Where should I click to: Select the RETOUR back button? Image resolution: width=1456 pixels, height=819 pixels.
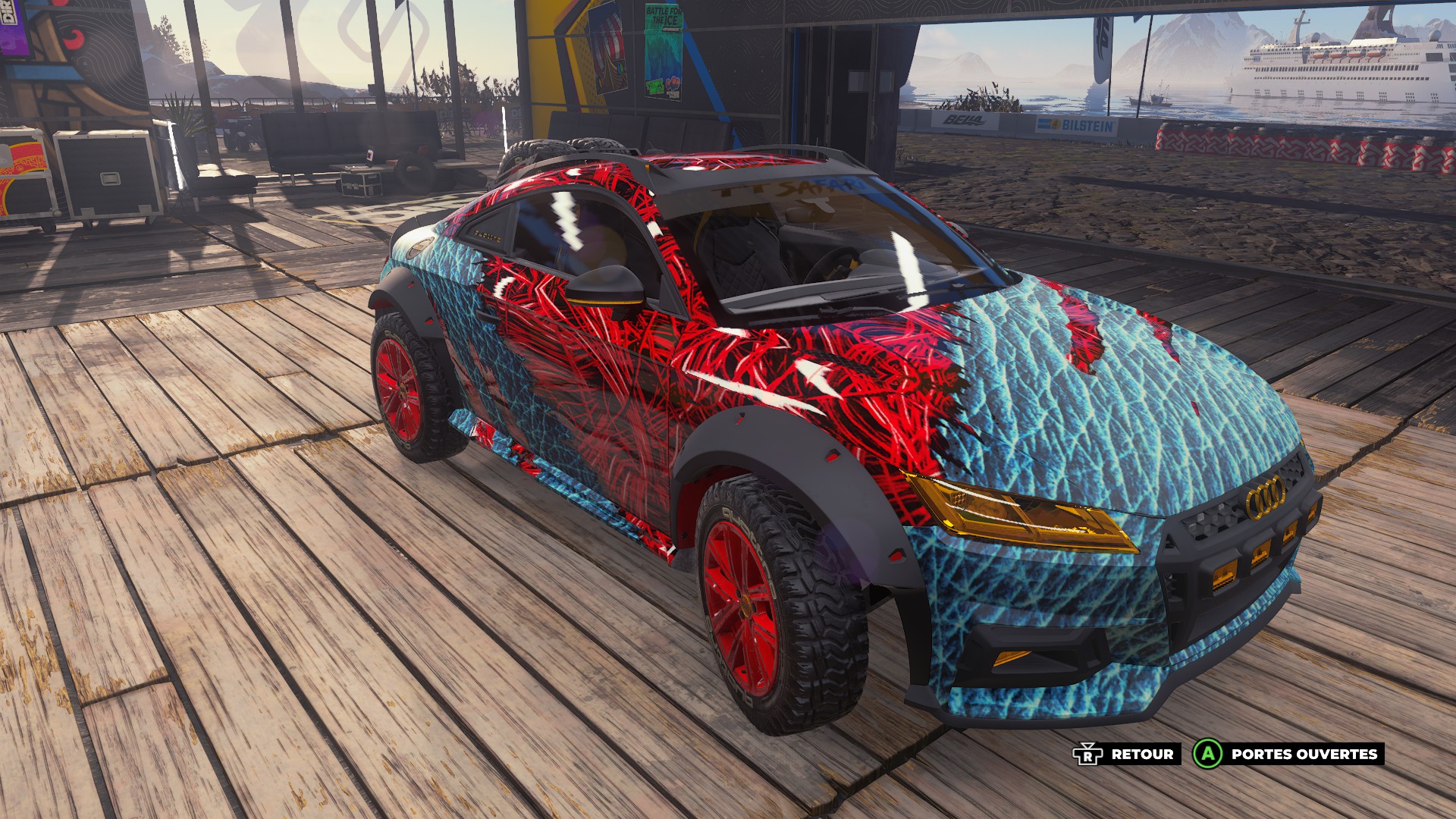[1125, 754]
